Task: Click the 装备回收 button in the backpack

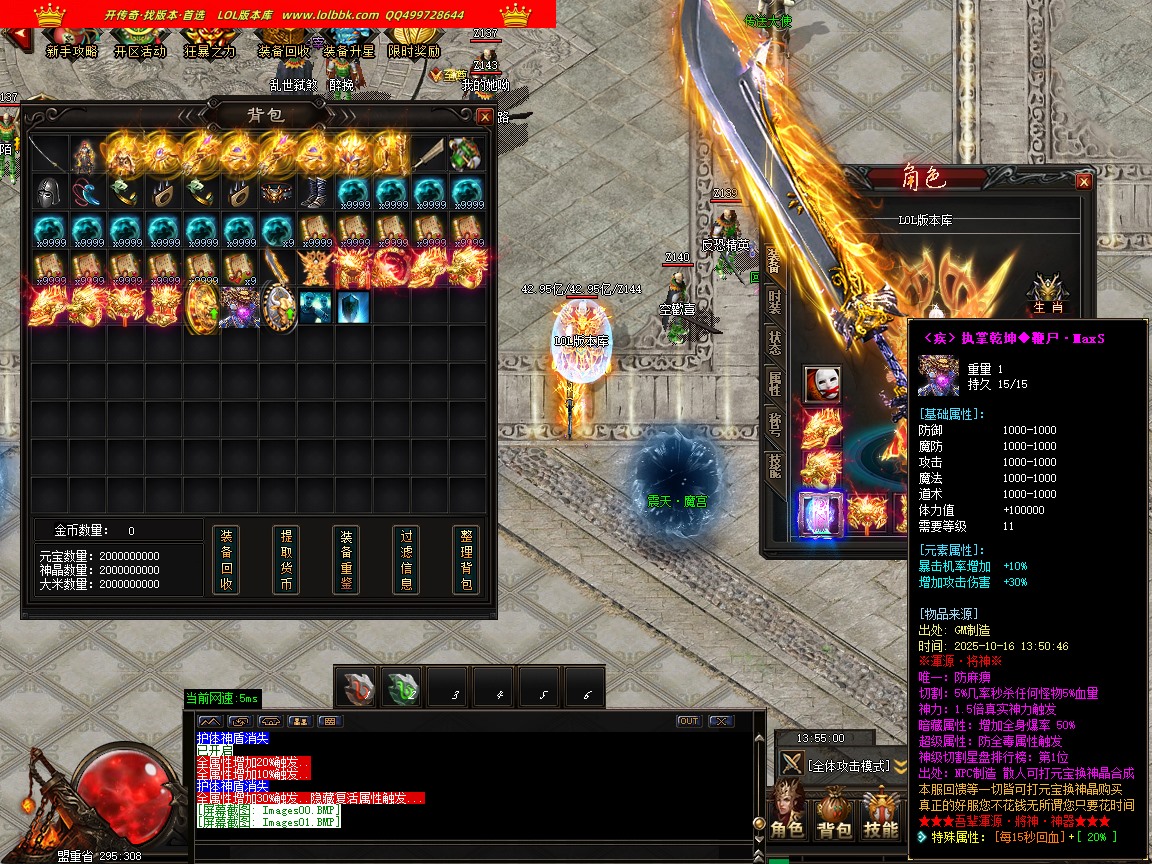Action: (226, 559)
